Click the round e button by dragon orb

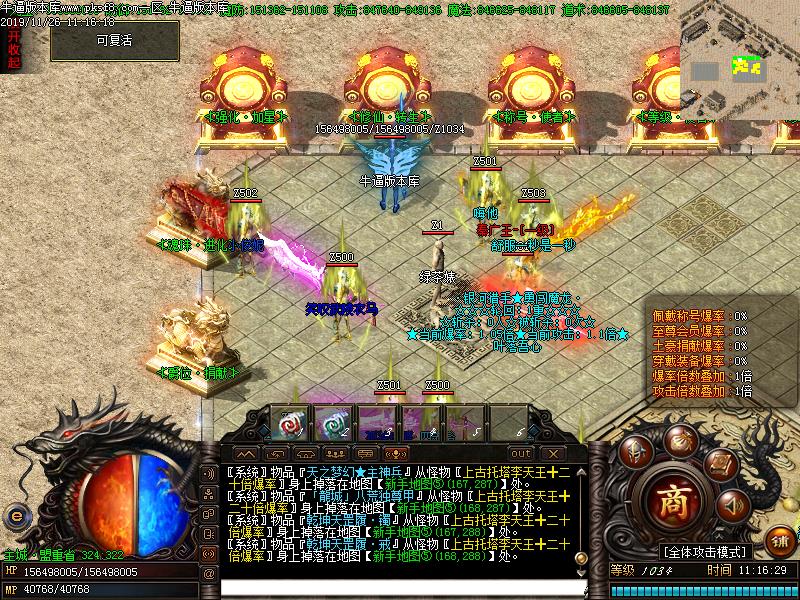pos(16,515)
